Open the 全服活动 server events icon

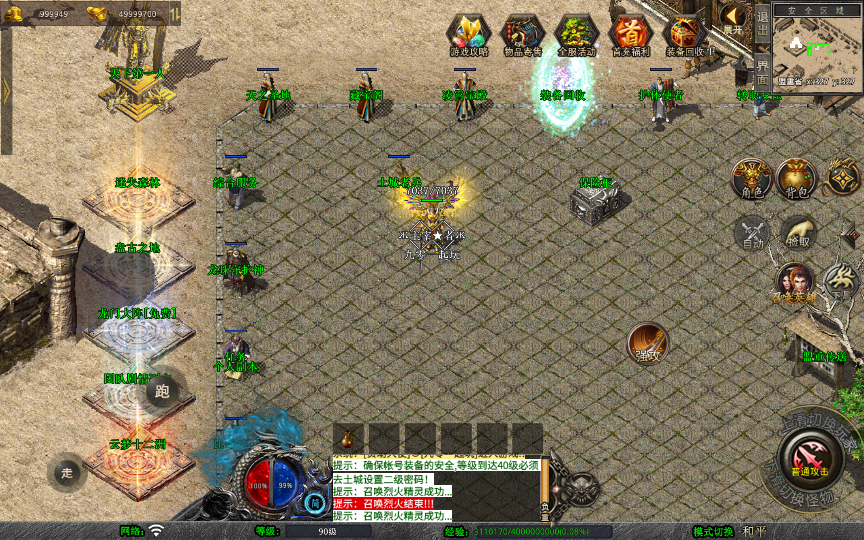(x=576, y=35)
